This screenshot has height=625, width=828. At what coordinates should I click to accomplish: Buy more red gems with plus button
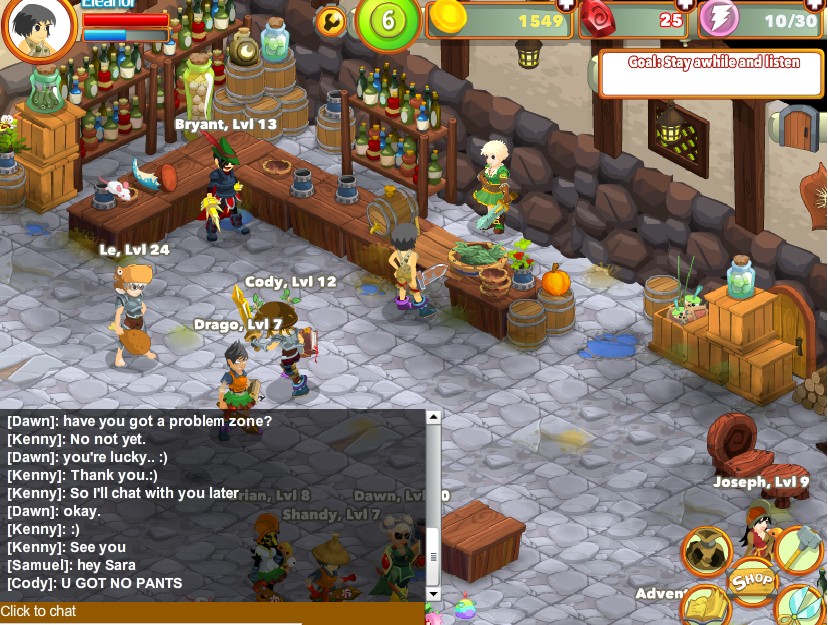pyautogui.click(x=685, y=5)
